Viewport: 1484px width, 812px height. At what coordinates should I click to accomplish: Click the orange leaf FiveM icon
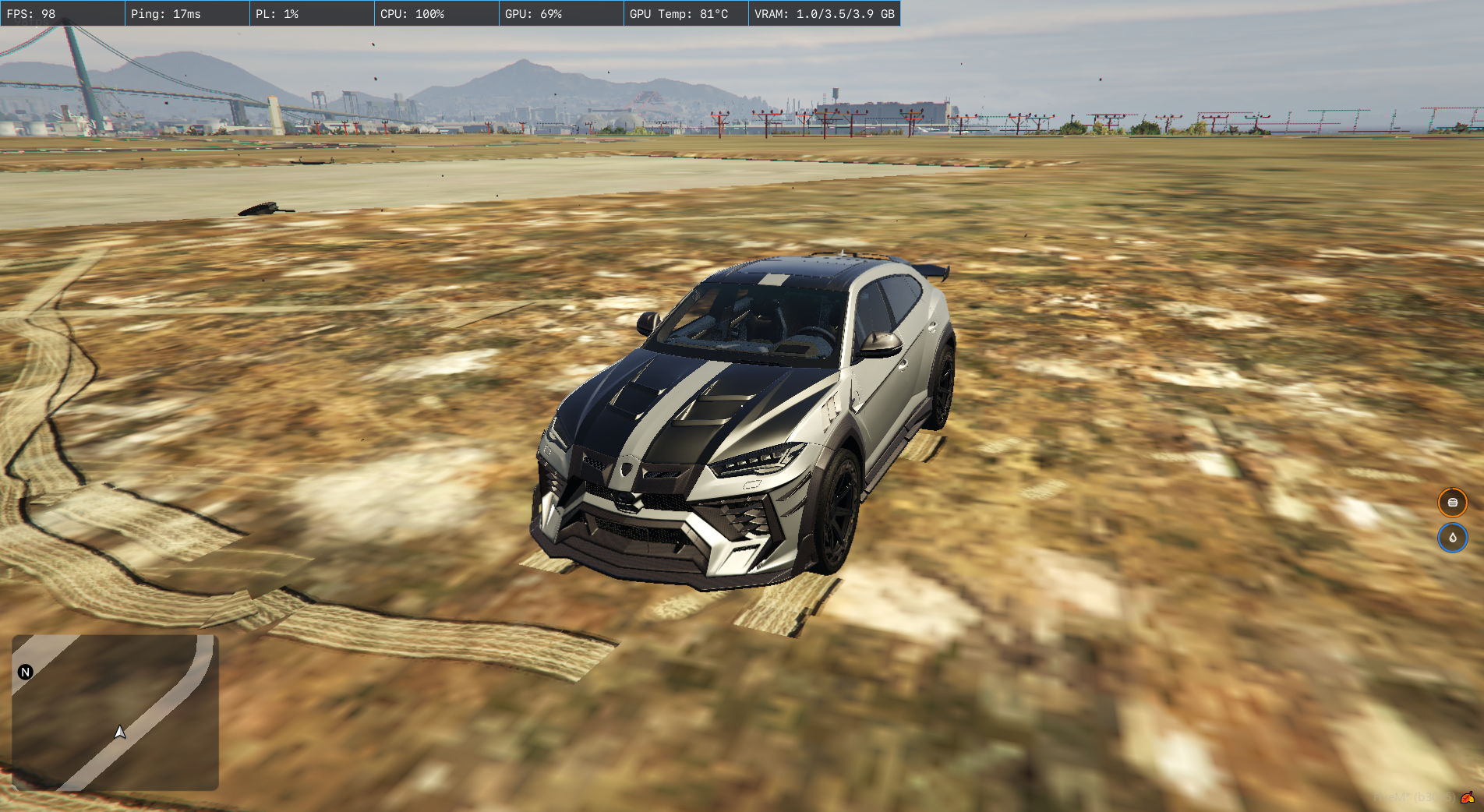click(x=1468, y=797)
